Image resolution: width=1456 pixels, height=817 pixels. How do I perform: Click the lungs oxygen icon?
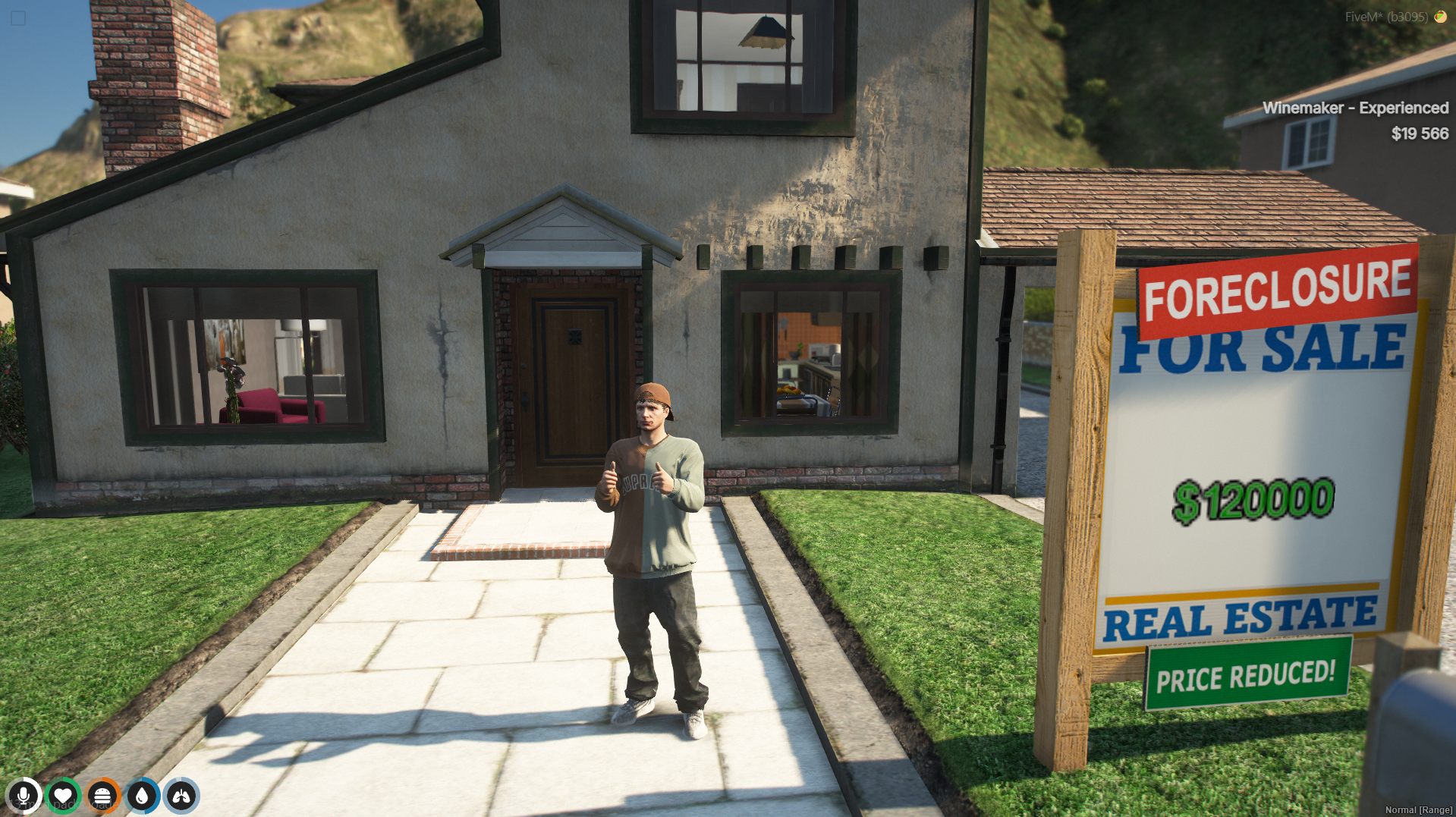[x=181, y=796]
